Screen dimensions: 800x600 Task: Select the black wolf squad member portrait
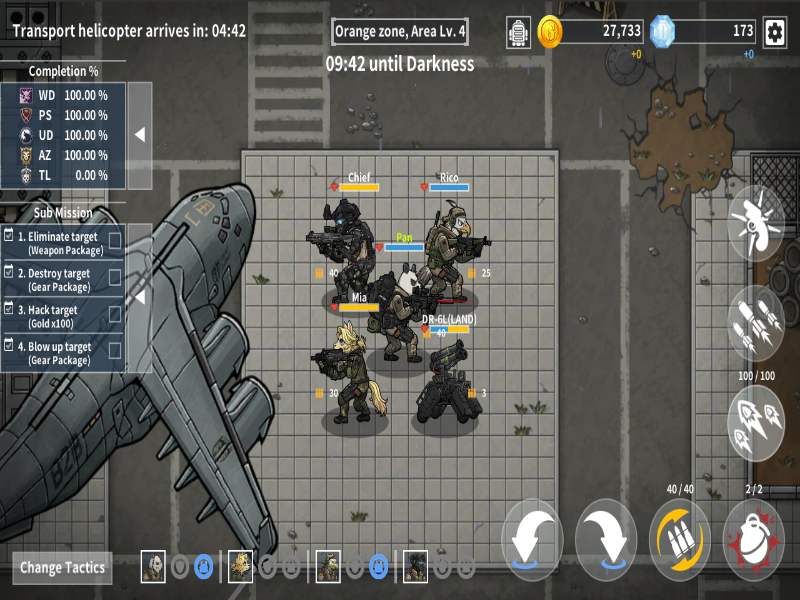pyautogui.click(x=415, y=566)
